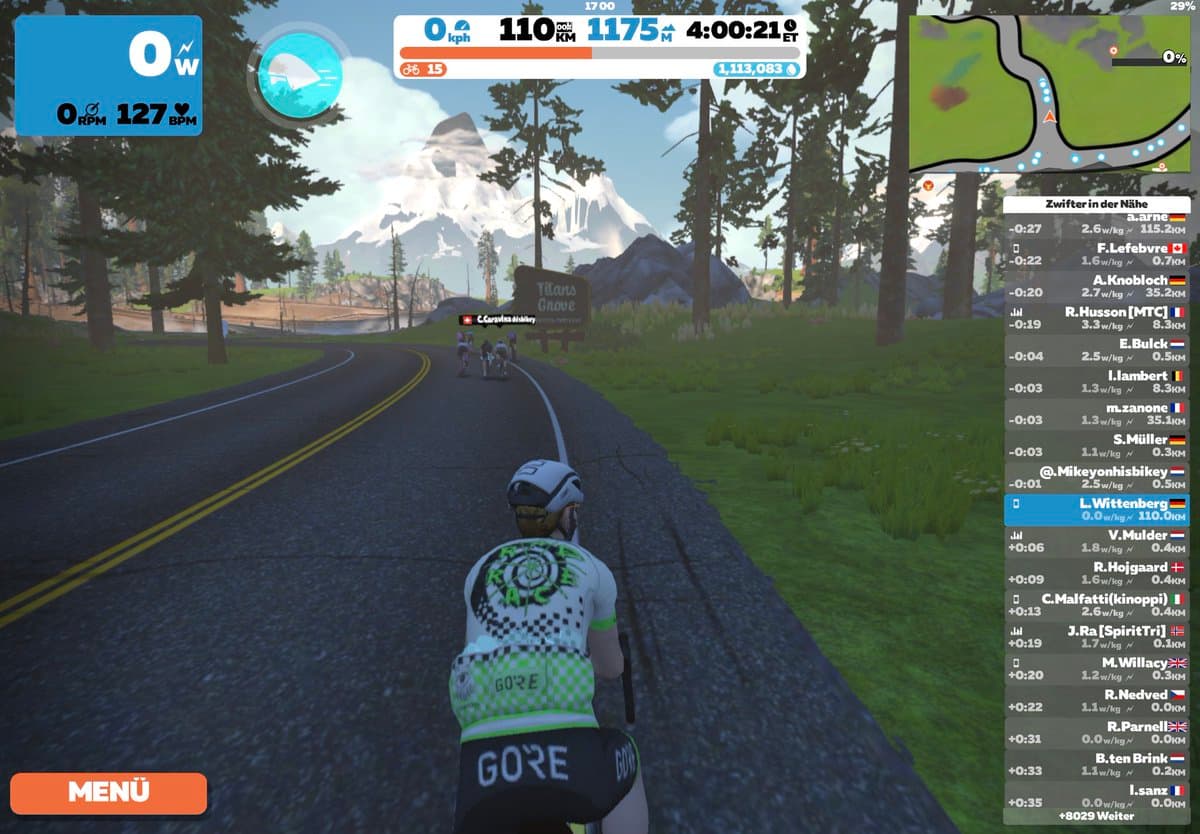Image resolution: width=1200 pixels, height=834 pixels.
Task: Click the minimap in the corner
Action: point(1048,94)
